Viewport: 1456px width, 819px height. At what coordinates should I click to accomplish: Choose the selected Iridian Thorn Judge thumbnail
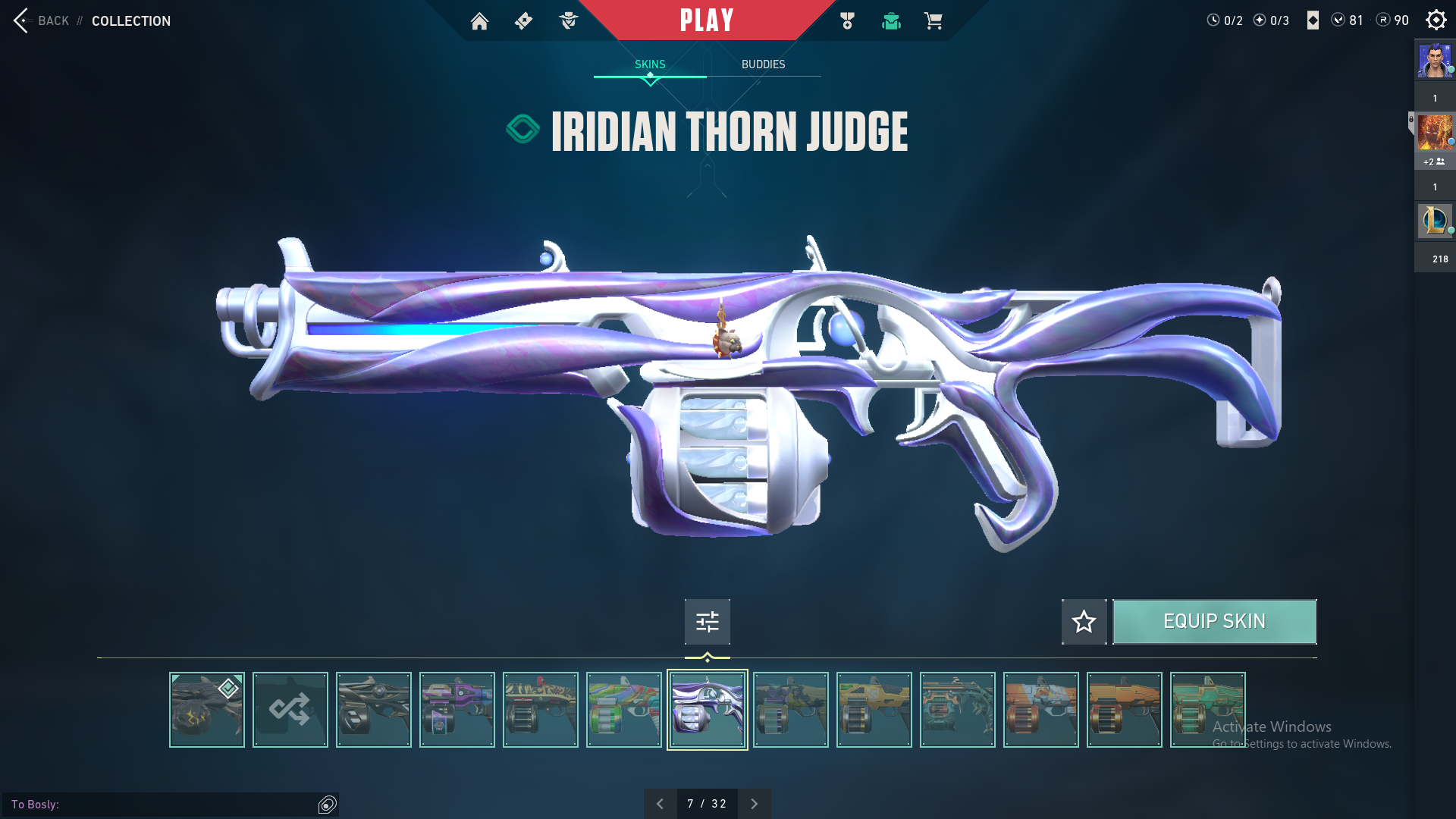pyautogui.click(x=707, y=710)
